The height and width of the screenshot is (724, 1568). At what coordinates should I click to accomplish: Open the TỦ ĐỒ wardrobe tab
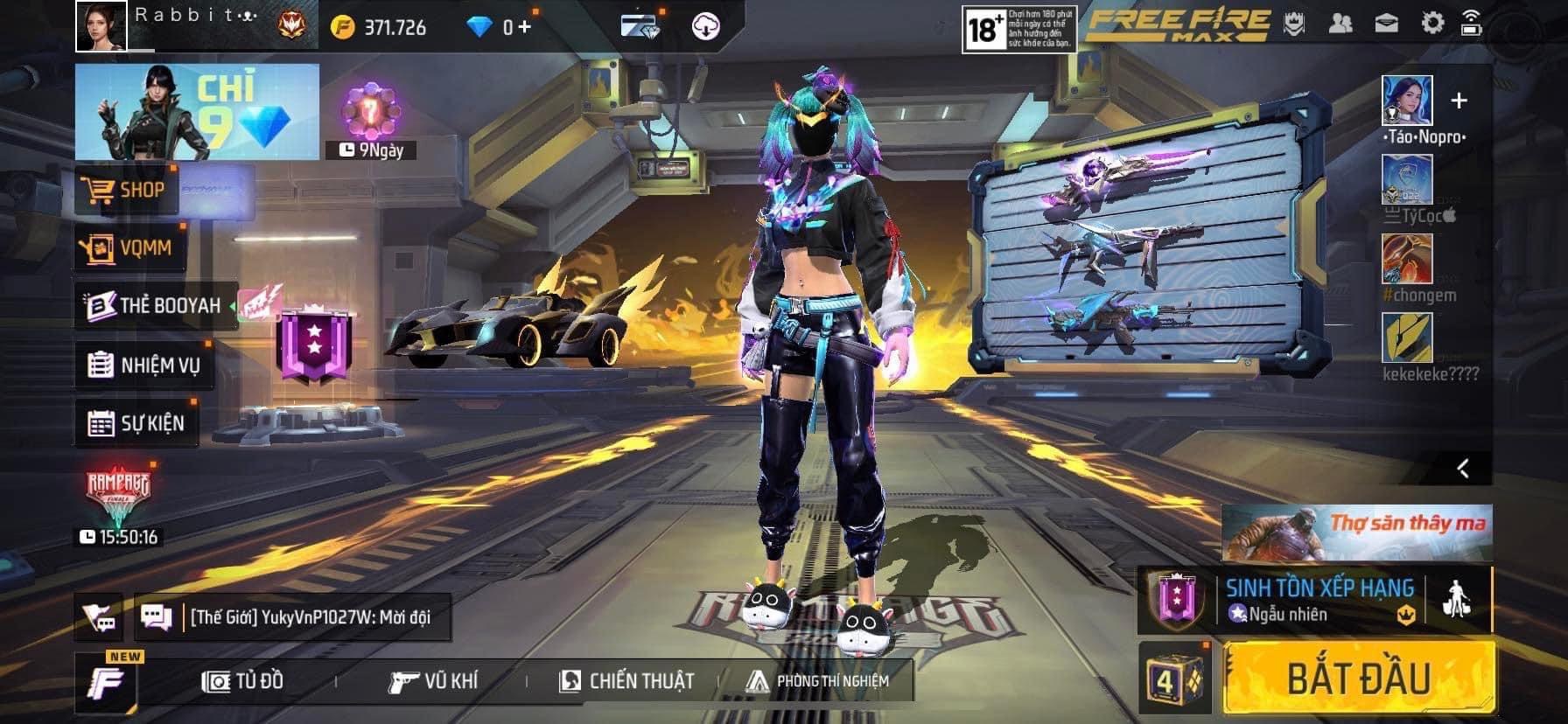click(x=243, y=681)
